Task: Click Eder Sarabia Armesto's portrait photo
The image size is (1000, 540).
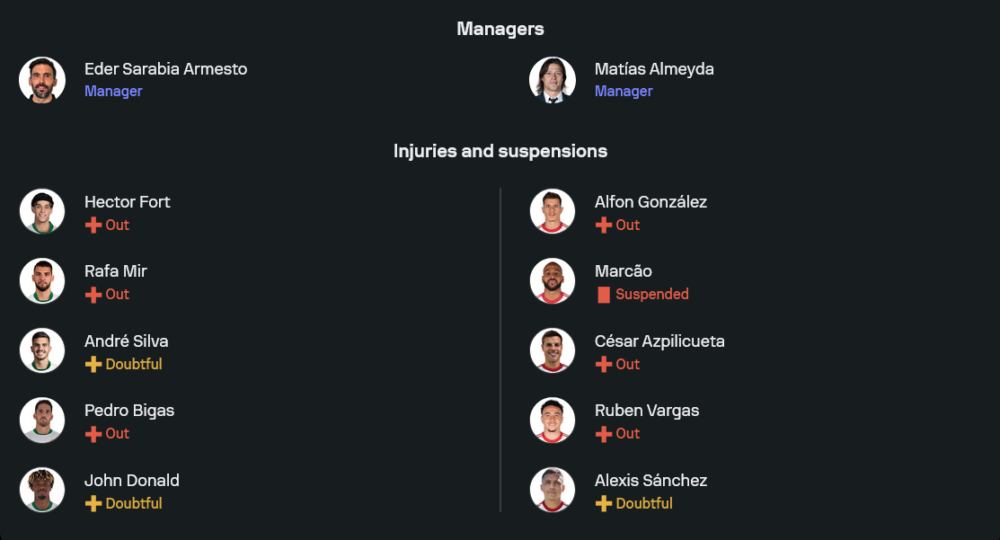Action: click(x=42, y=80)
